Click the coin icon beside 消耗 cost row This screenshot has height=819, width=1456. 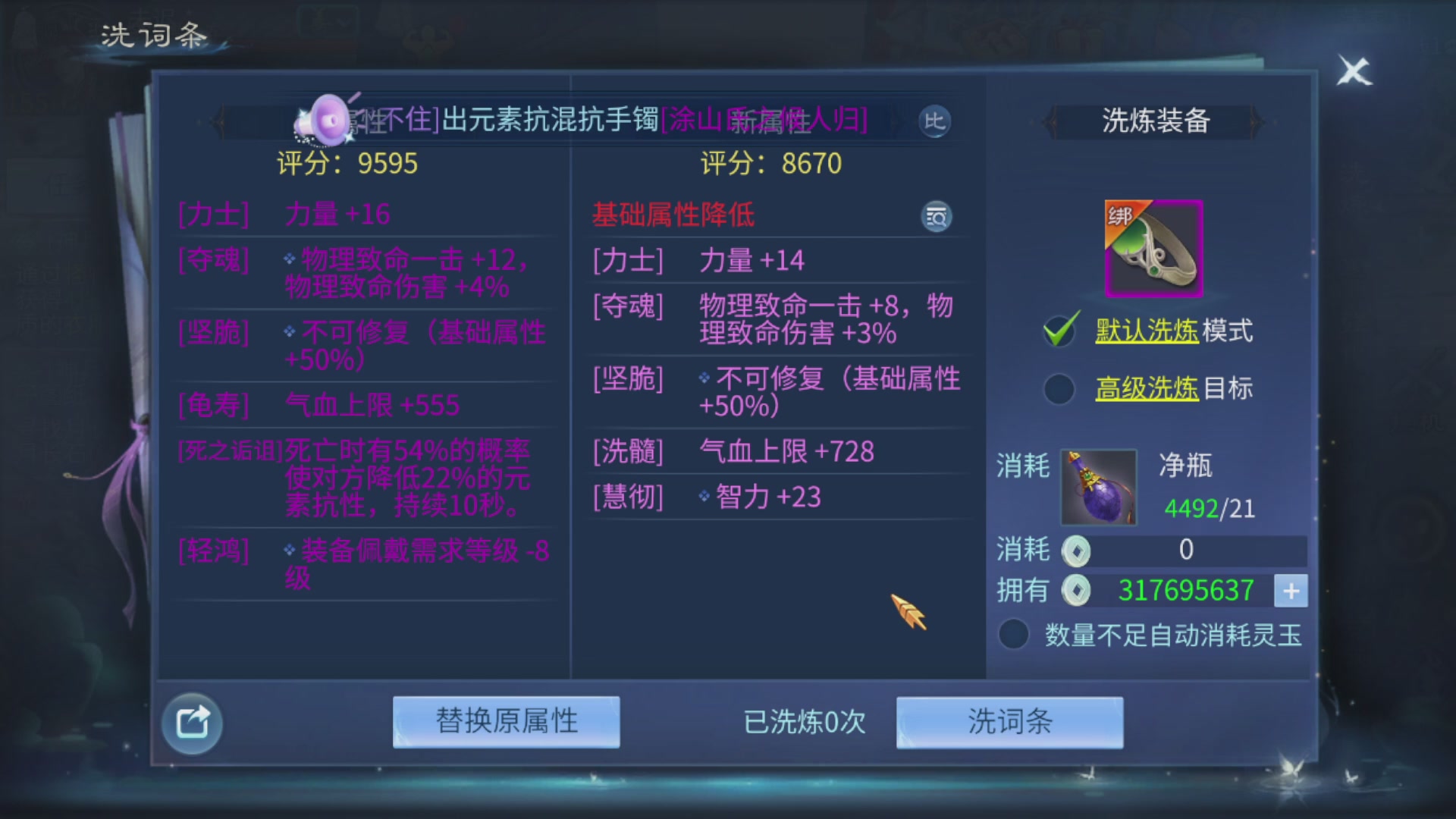click(x=1075, y=551)
